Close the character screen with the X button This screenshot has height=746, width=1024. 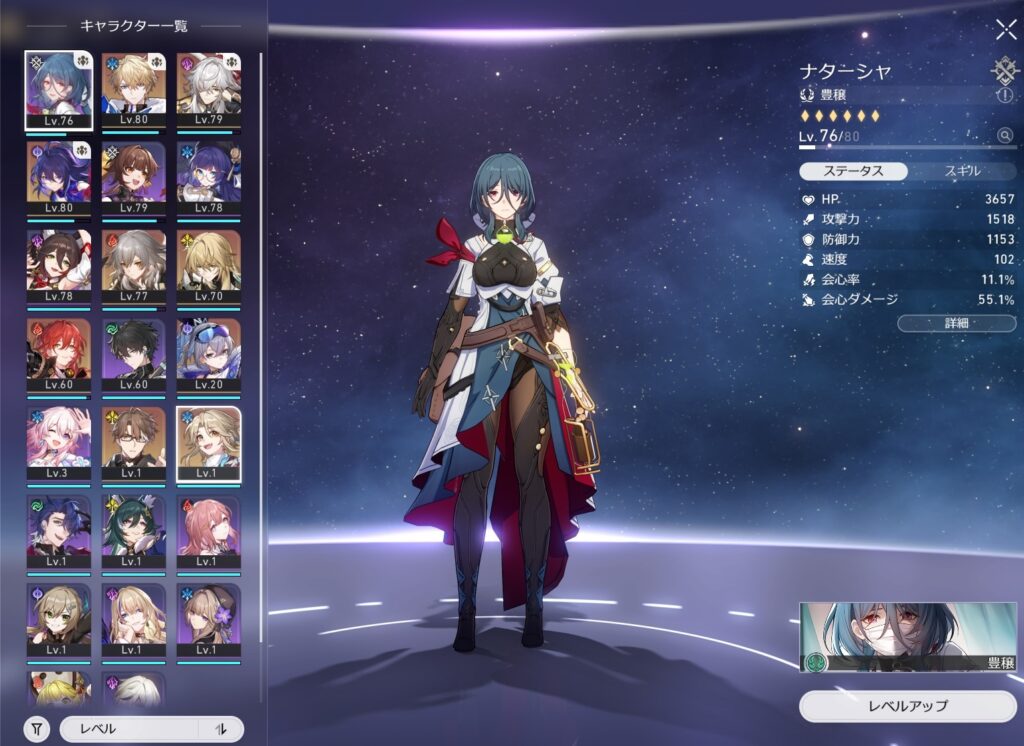coord(1005,29)
